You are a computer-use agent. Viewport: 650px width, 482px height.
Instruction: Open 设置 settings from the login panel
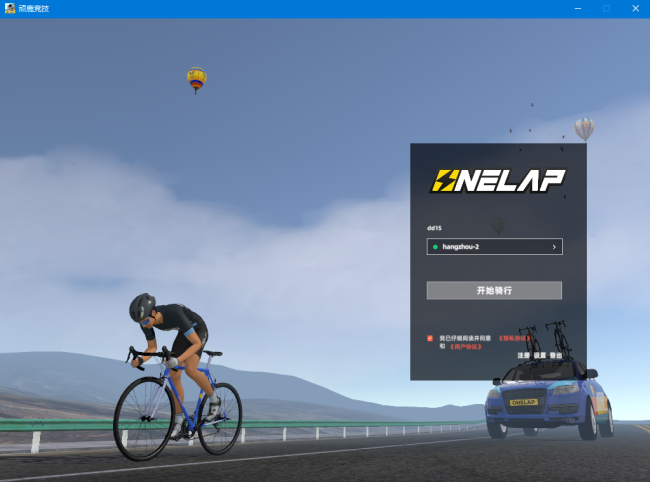coord(539,356)
